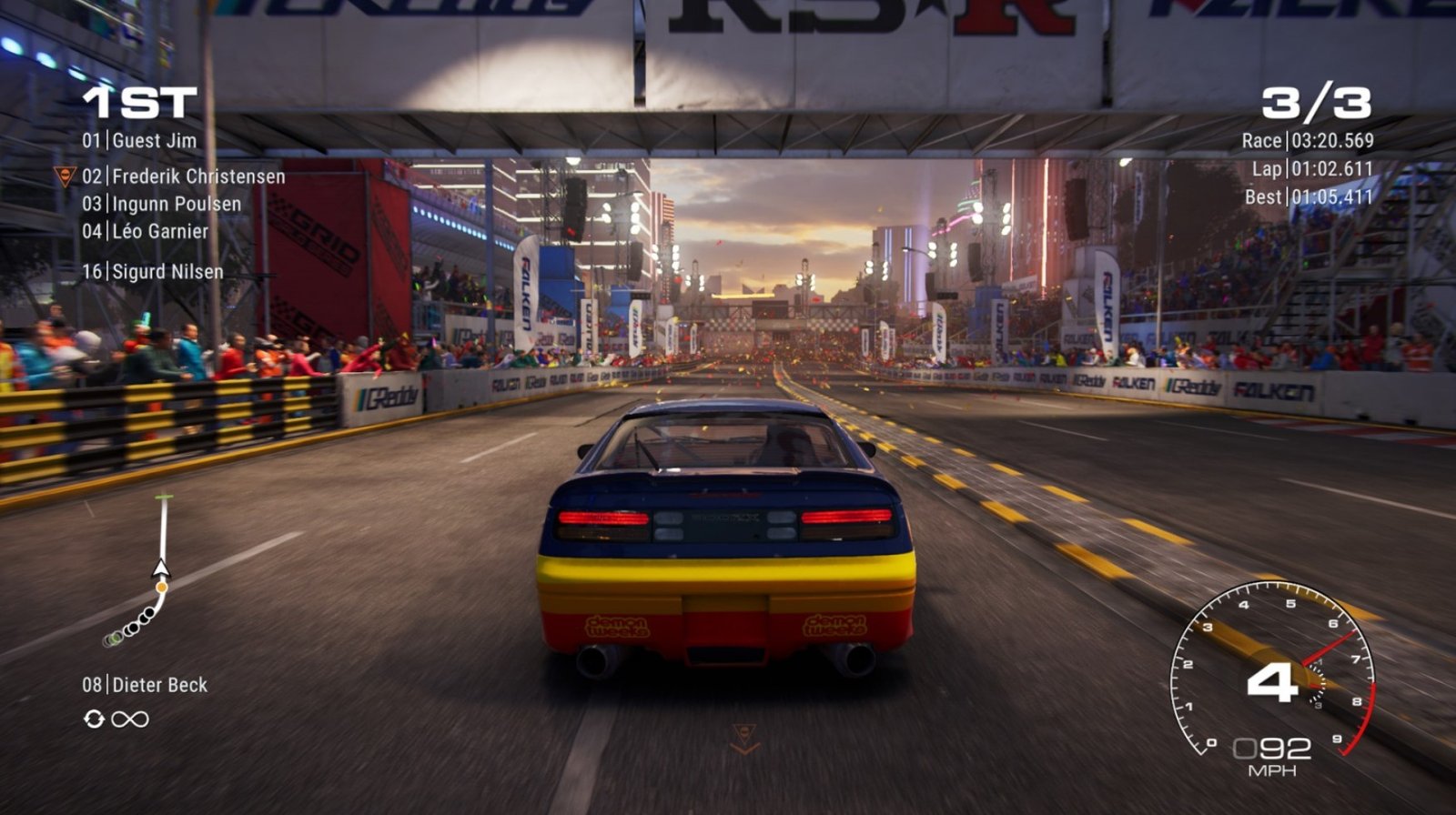Click the orange marker beside Frederik Christensen
This screenshot has height=815, width=1456.
[x=65, y=176]
